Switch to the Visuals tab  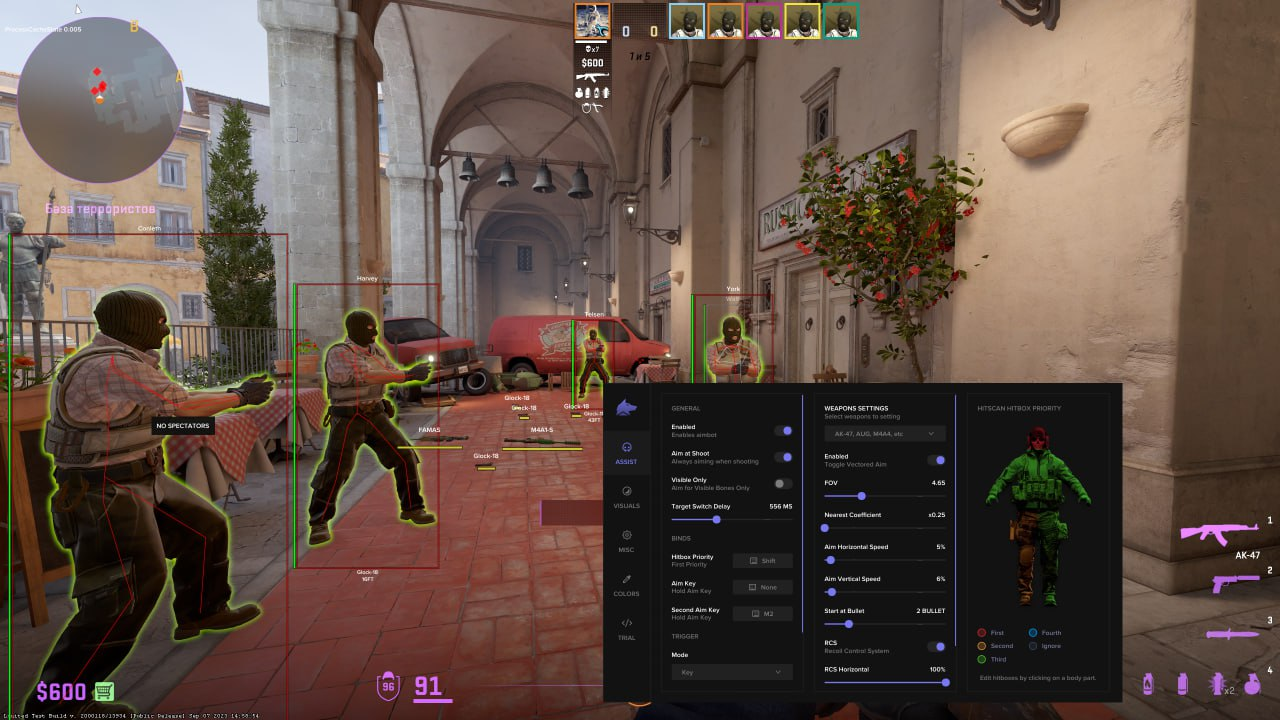pos(626,497)
